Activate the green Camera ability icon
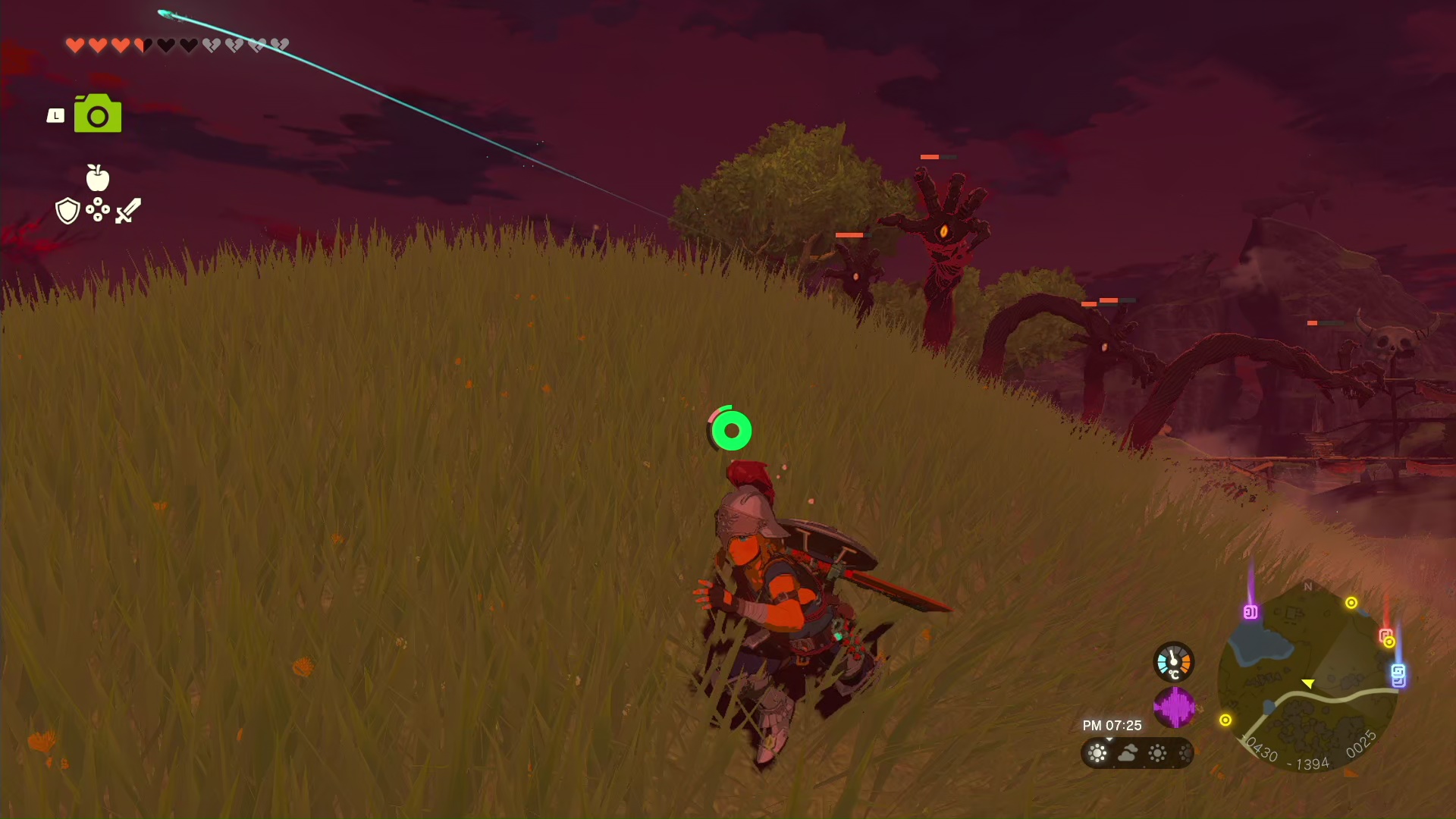The width and height of the screenshot is (1456, 819). (98, 114)
